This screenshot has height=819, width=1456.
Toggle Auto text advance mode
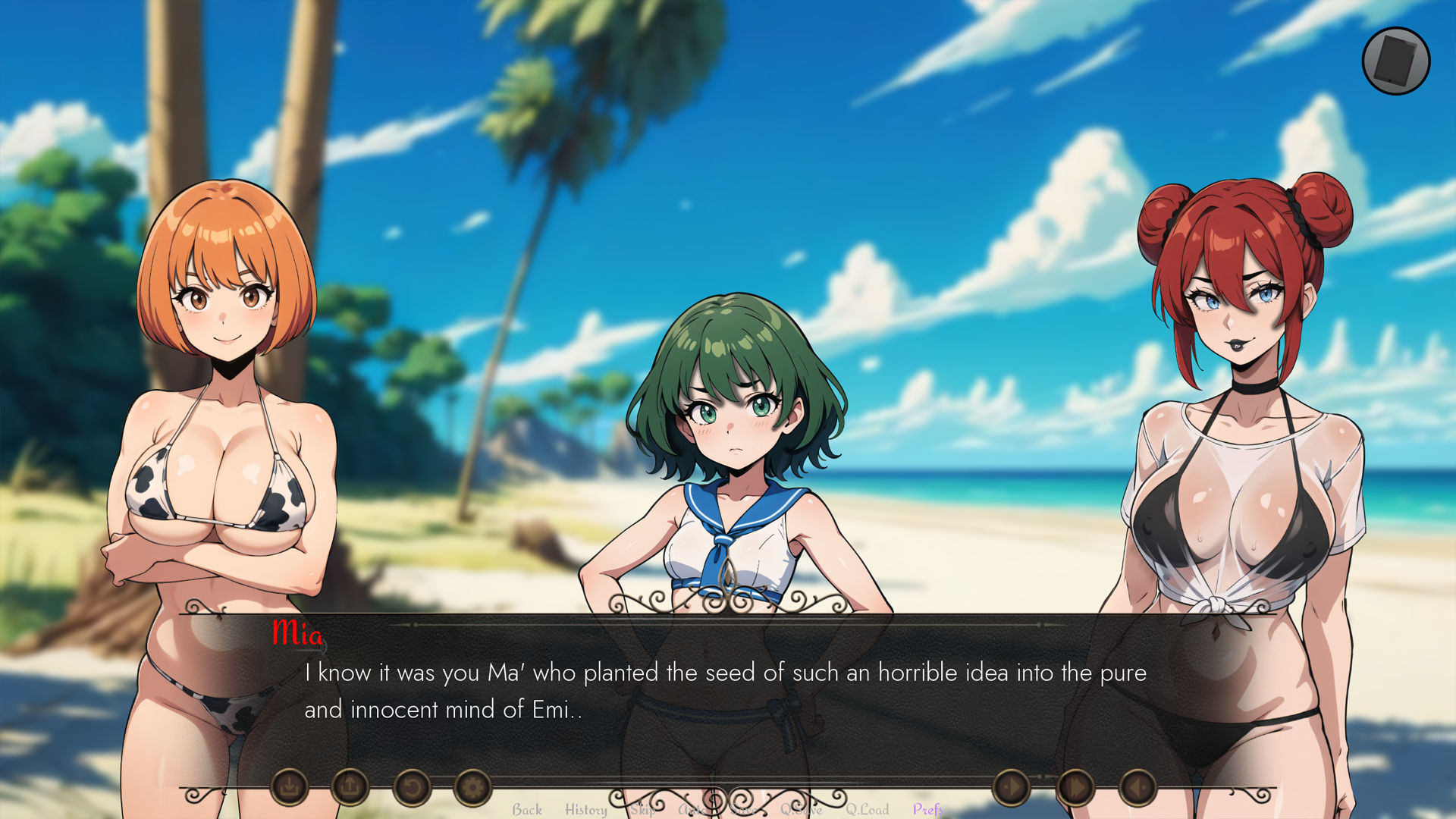[692, 810]
